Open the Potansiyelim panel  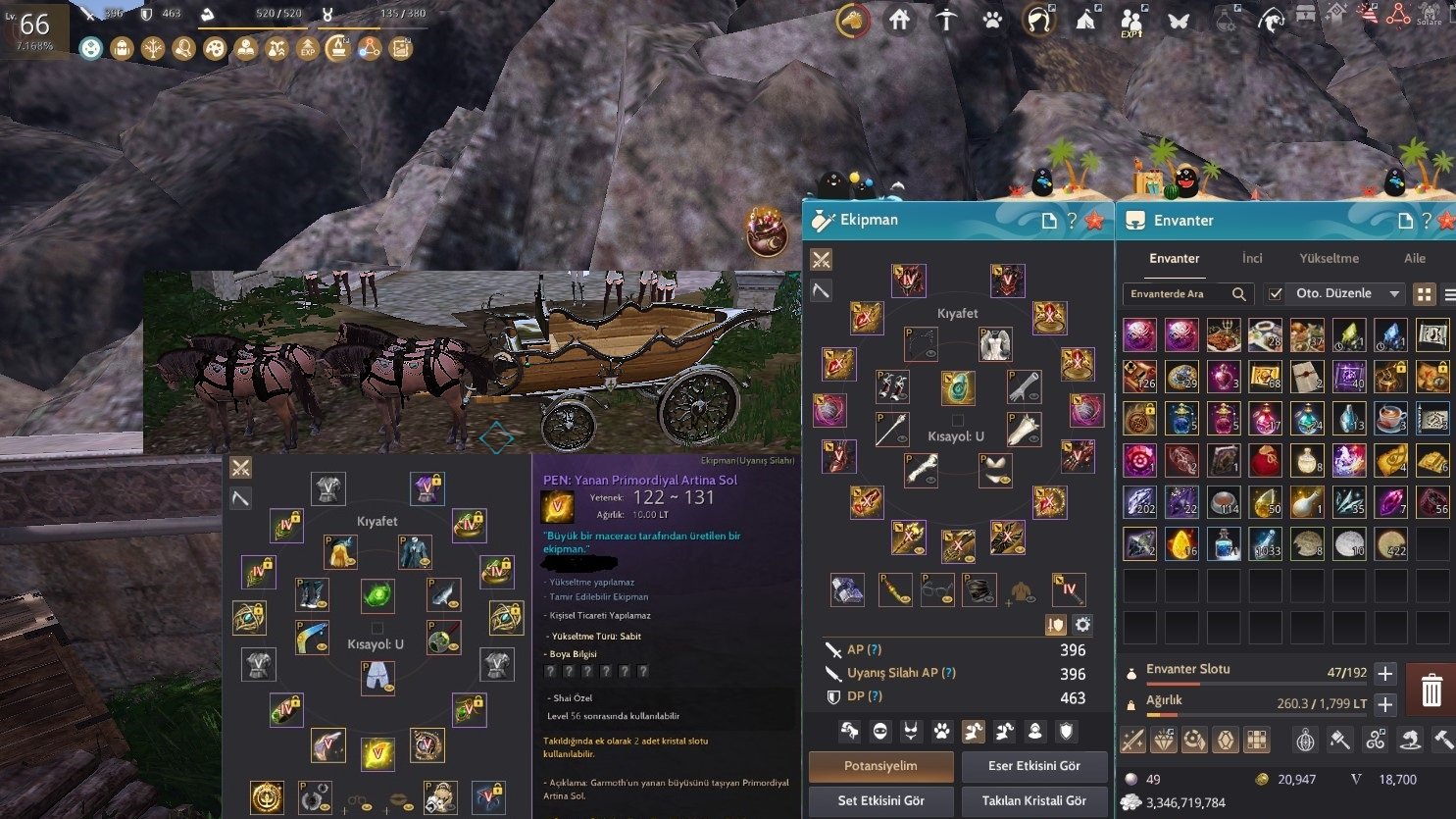(880, 766)
